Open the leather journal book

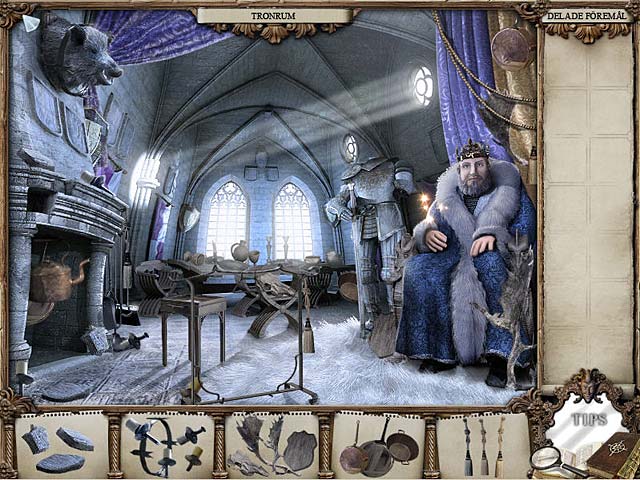[610, 457]
